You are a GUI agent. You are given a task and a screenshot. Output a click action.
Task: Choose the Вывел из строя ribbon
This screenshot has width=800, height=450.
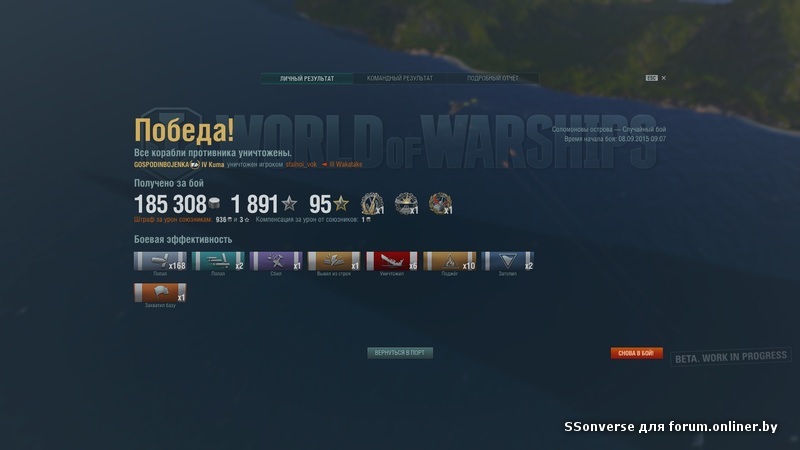tap(334, 262)
